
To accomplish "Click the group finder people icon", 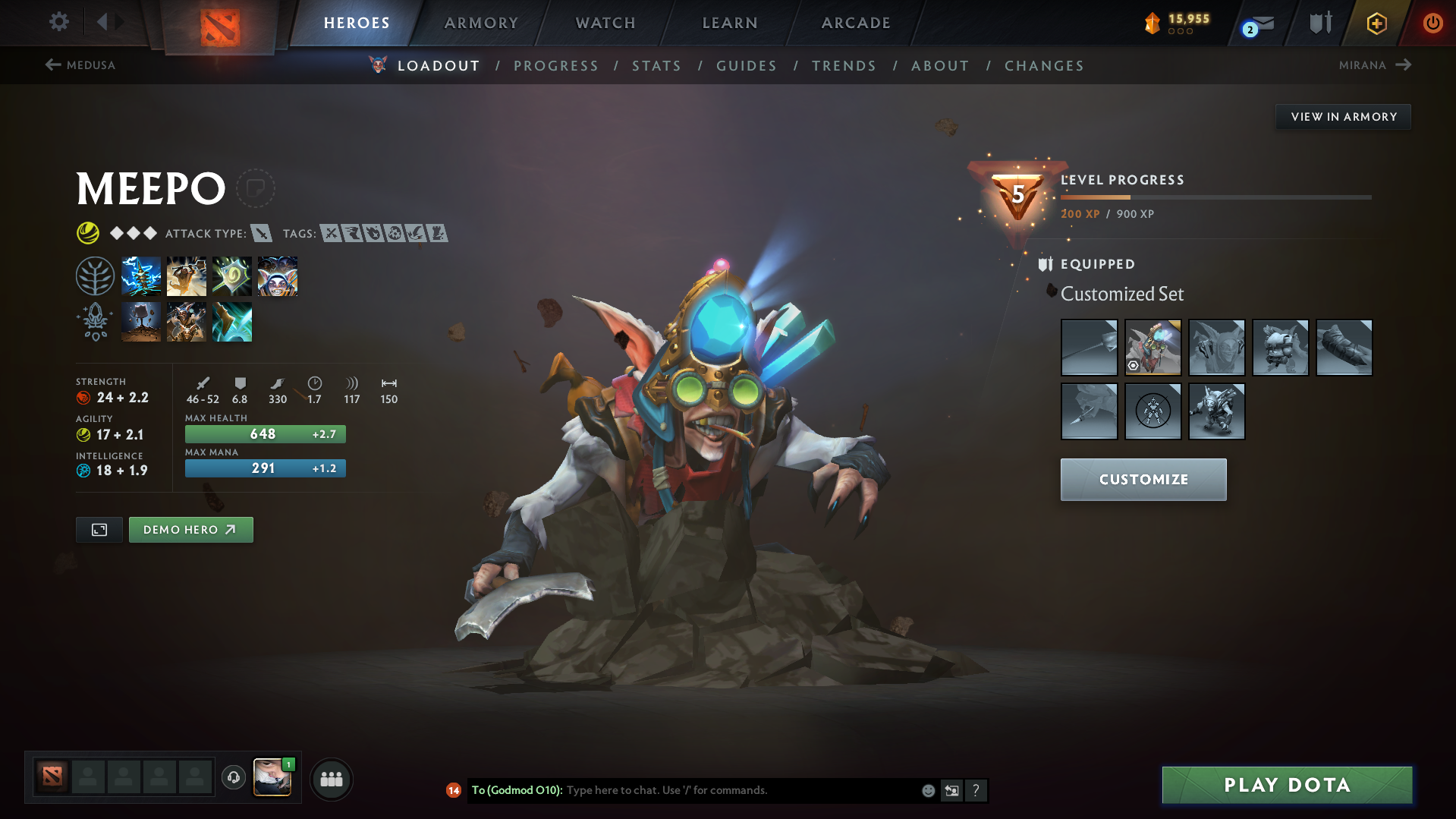I will 332,779.
